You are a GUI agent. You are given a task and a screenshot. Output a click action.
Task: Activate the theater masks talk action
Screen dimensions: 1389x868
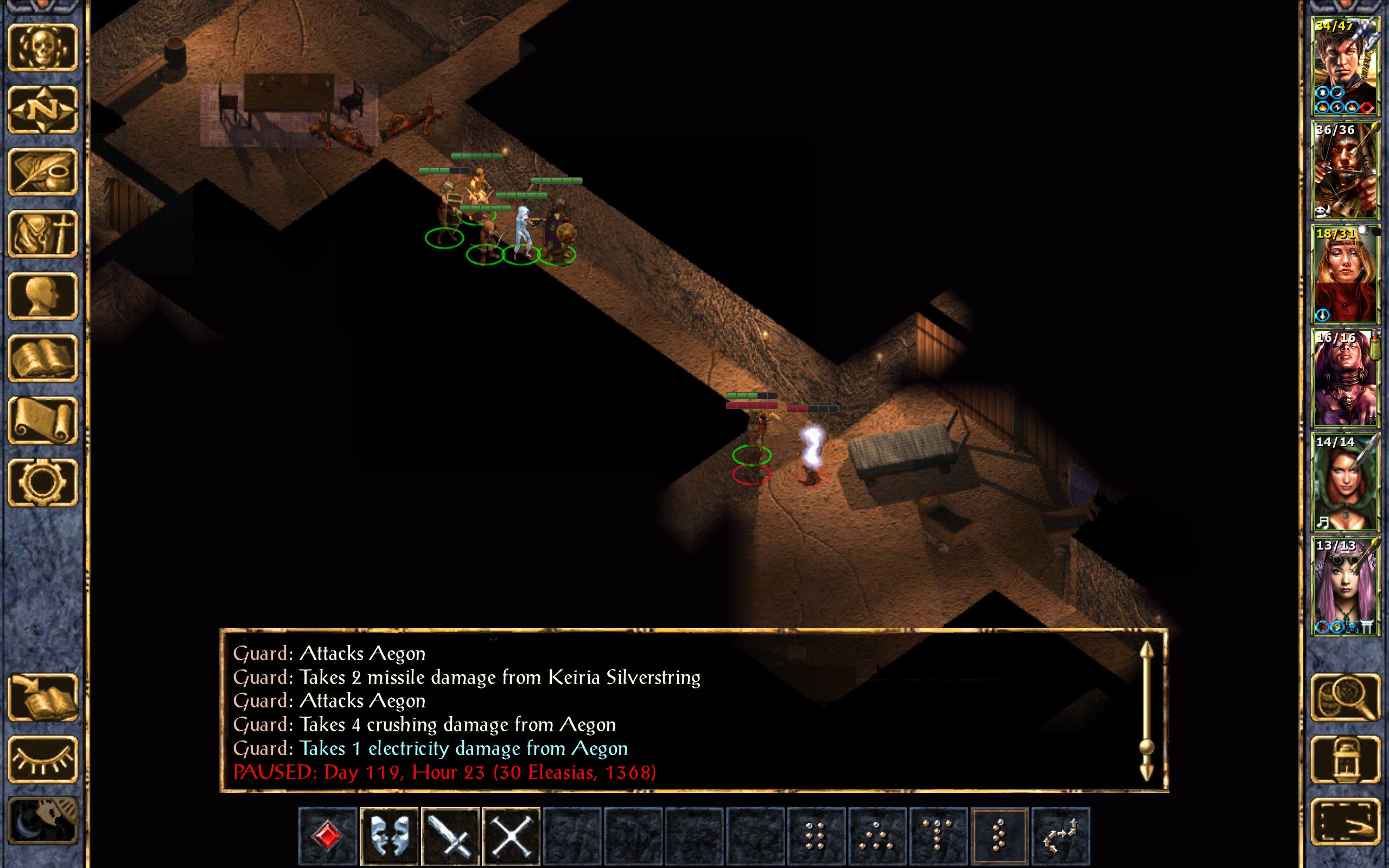(x=389, y=836)
